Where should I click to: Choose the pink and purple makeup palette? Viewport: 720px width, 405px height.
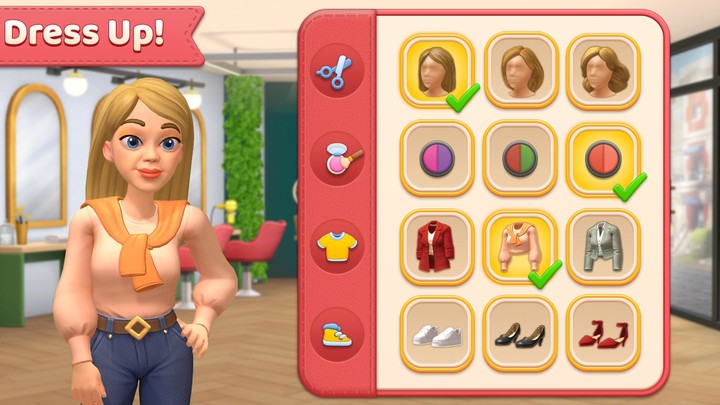(x=437, y=158)
